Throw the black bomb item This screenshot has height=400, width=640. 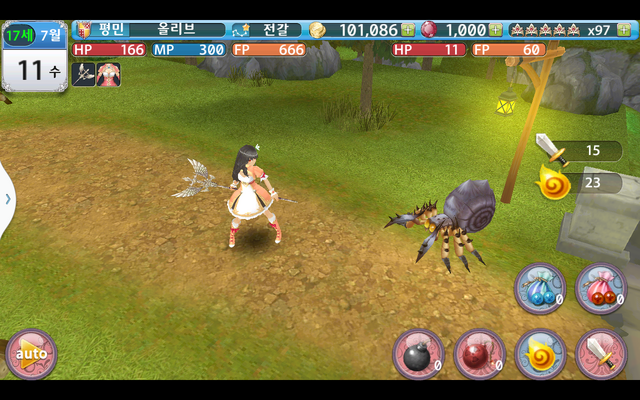[x=417, y=353]
